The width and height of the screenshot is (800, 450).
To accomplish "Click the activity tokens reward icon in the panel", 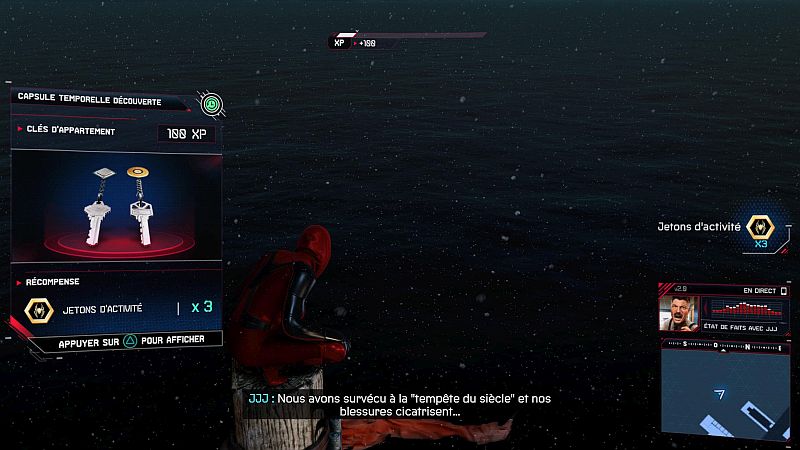I will [38, 308].
